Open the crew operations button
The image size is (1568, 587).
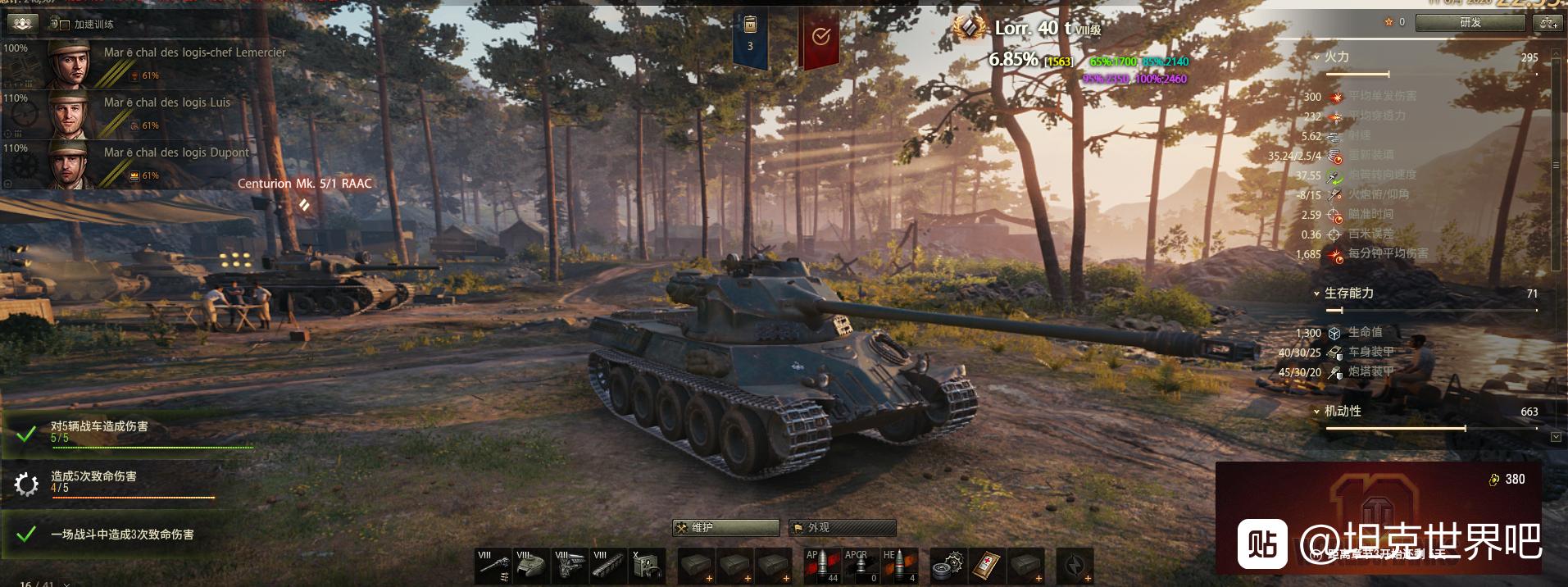[22, 24]
